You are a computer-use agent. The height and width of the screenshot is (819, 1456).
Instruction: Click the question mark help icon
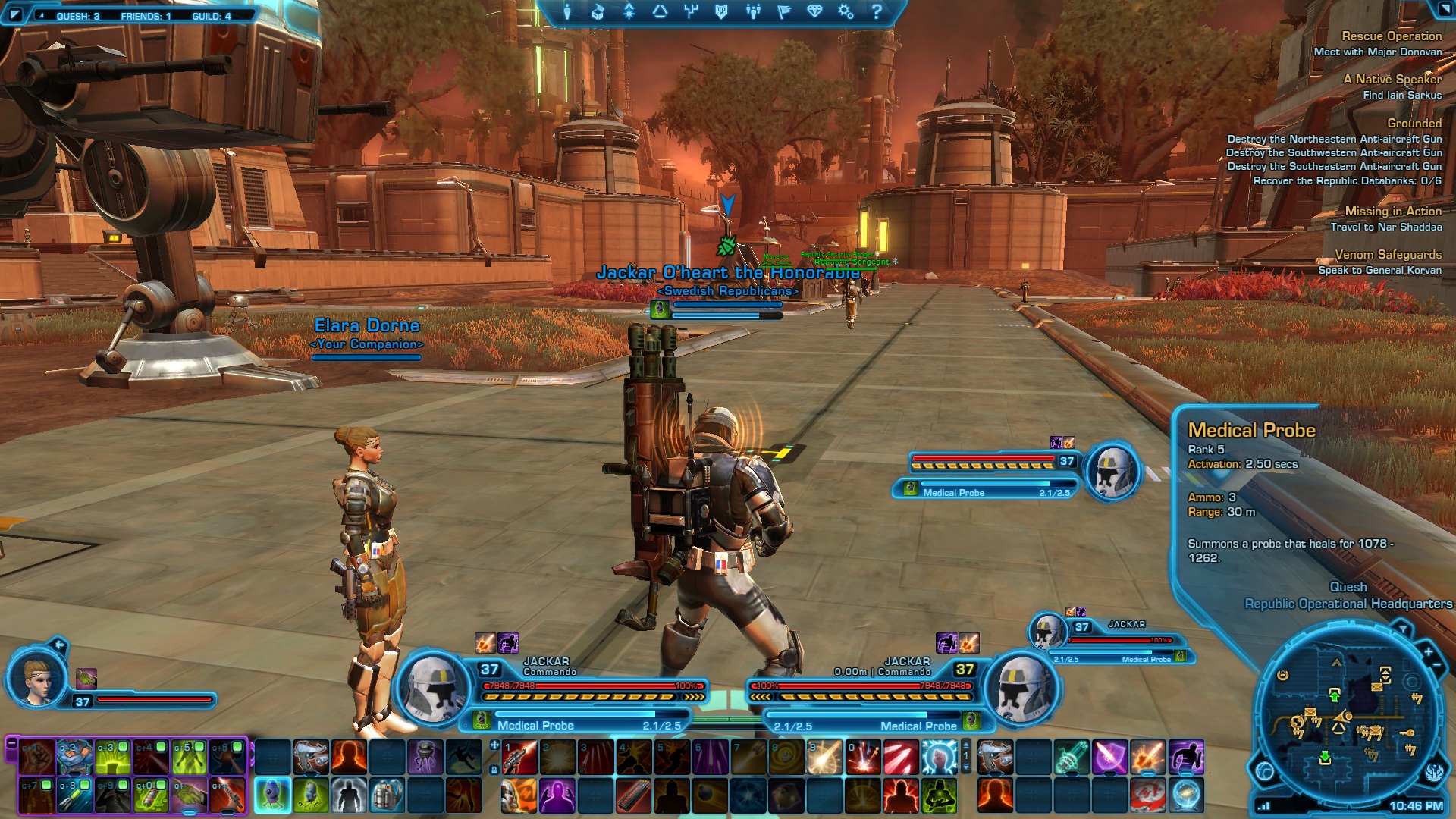click(x=877, y=12)
